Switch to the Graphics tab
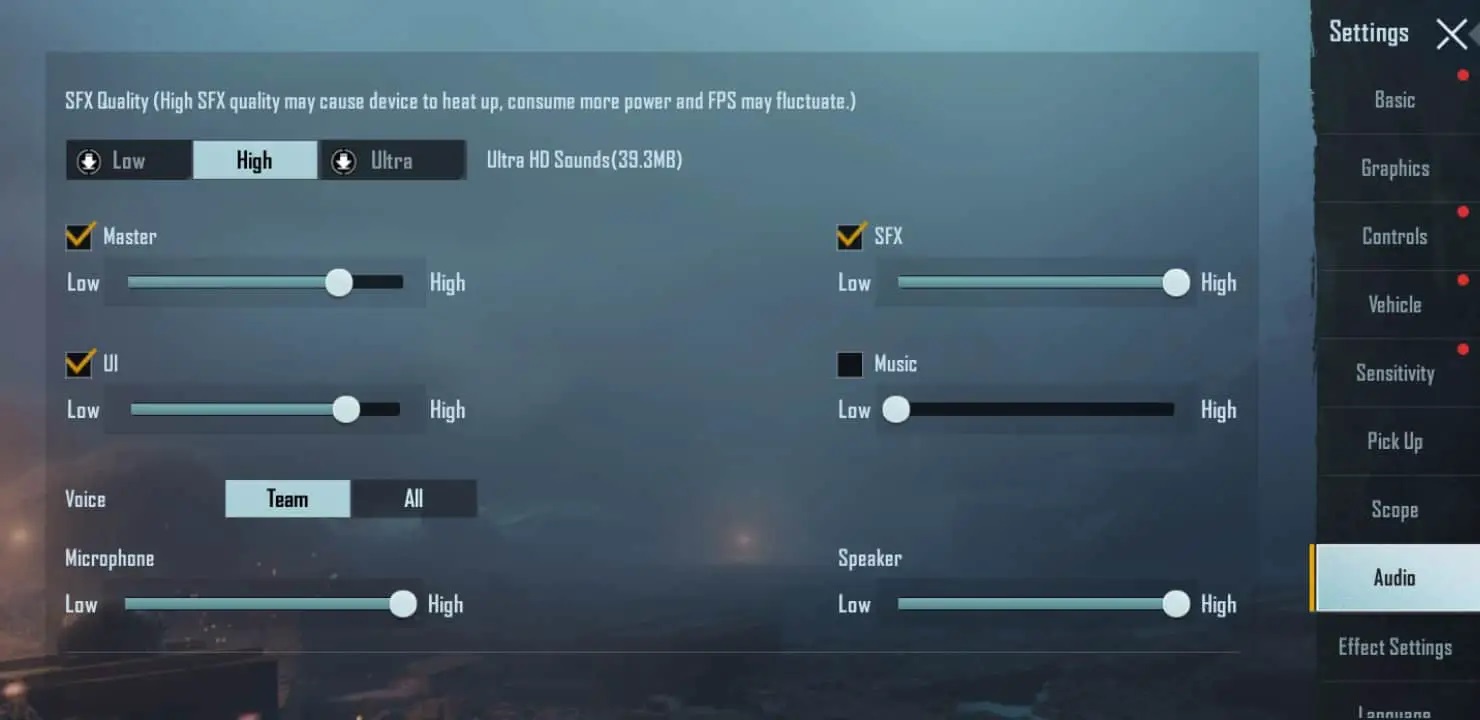Image resolution: width=1480 pixels, height=720 pixels. (x=1394, y=168)
